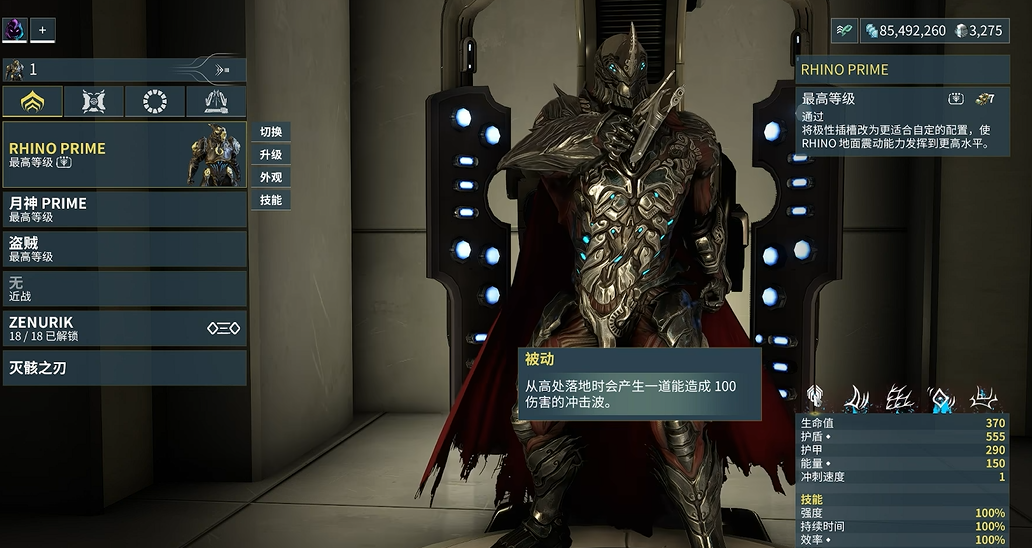1032x548 pixels.
Task: Open the loadout 1 selector bar
Action: [124, 70]
